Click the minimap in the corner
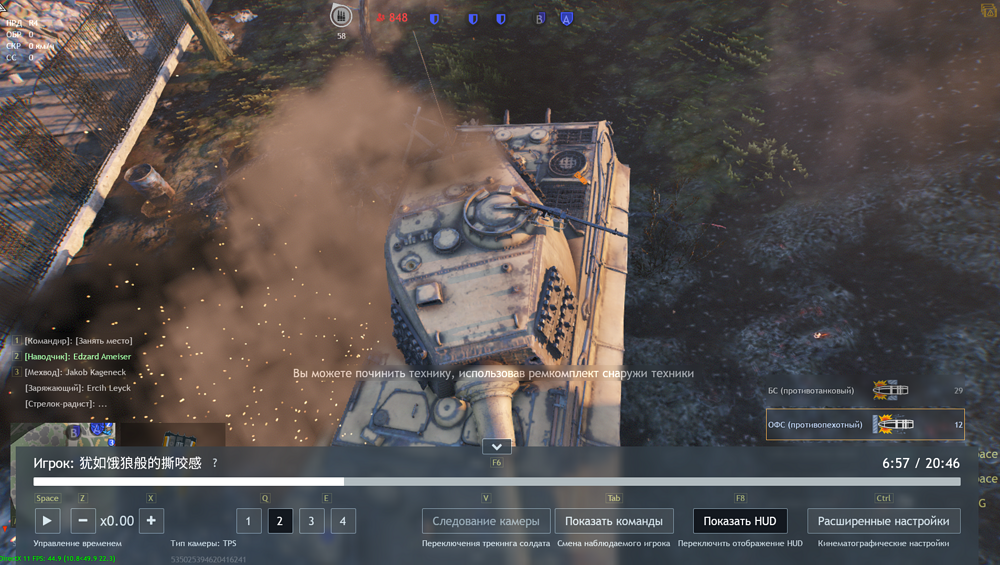 point(62,435)
